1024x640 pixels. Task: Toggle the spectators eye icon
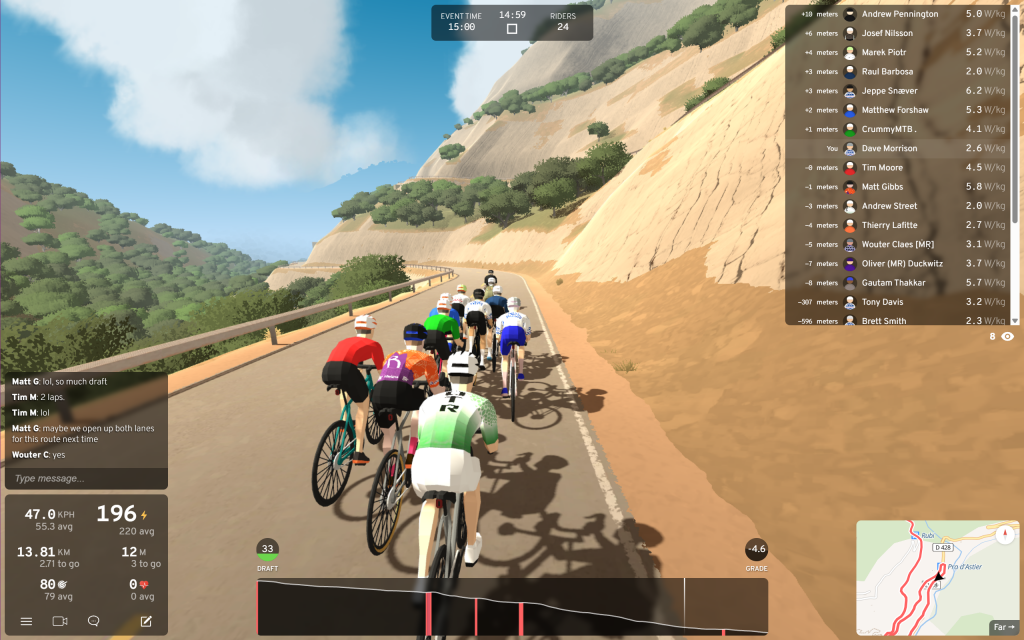point(1007,337)
